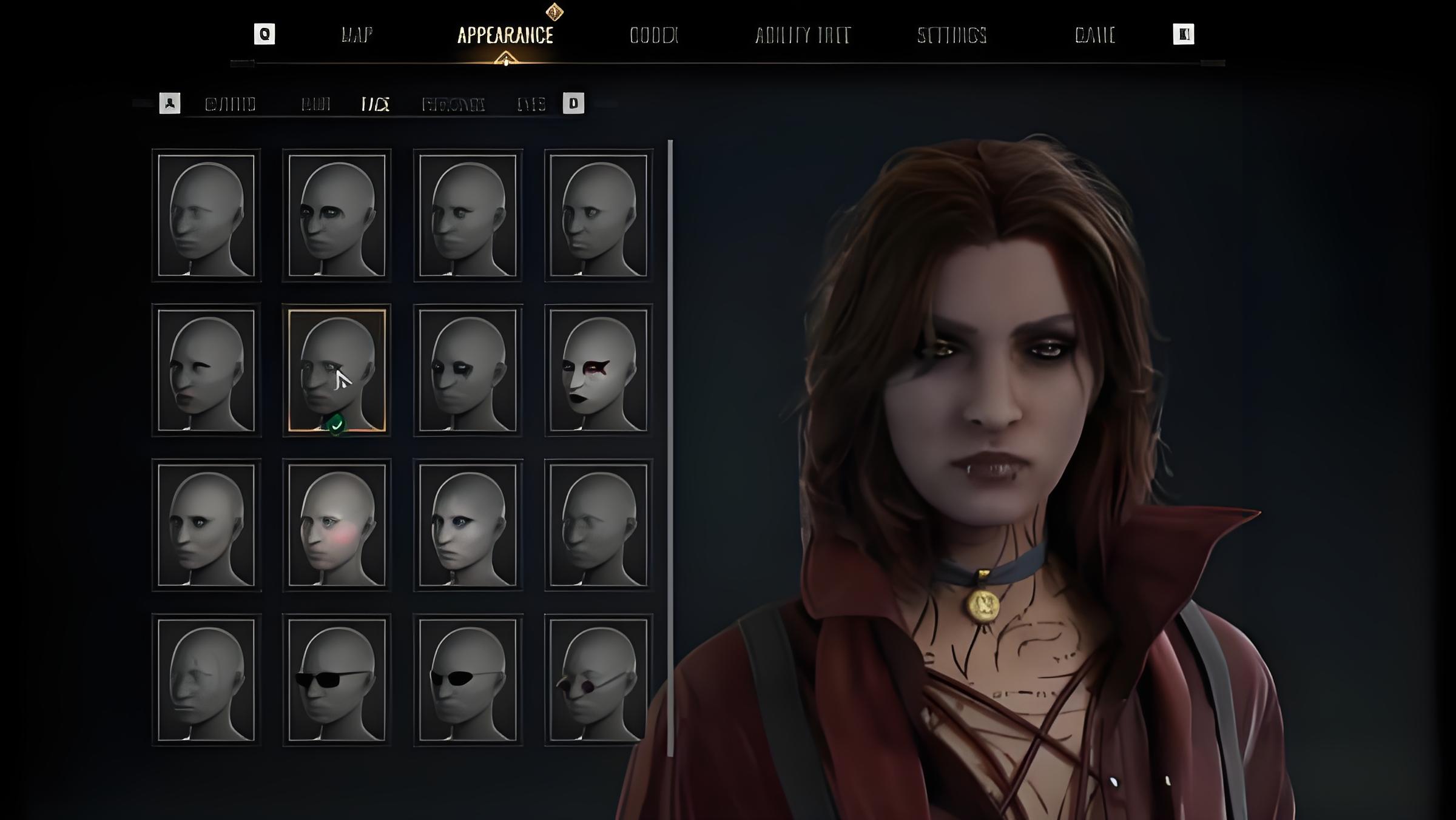Select the rectangular black sunglasses face option

[337, 680]
